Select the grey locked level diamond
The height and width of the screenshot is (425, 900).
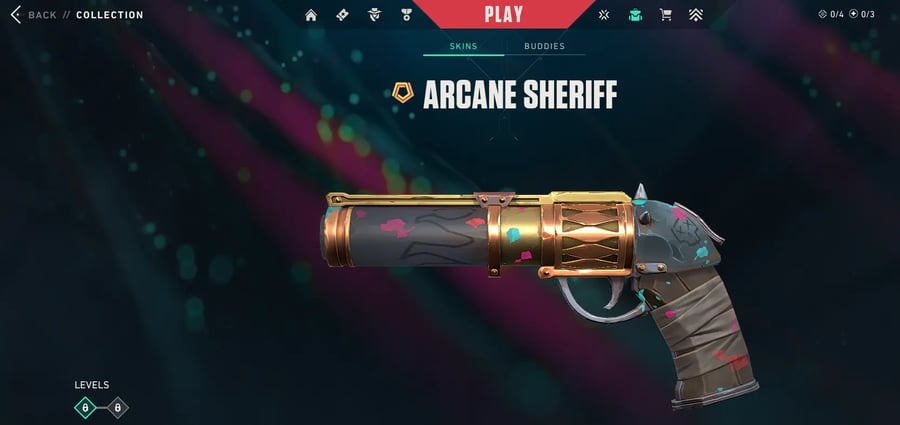click(117, 407)
